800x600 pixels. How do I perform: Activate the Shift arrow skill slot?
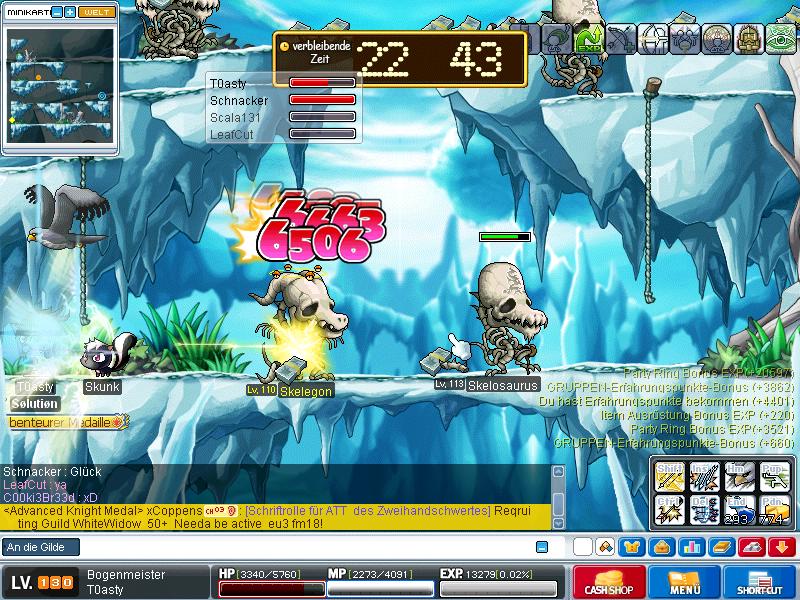pyautogui.click(x=669, y=477)
